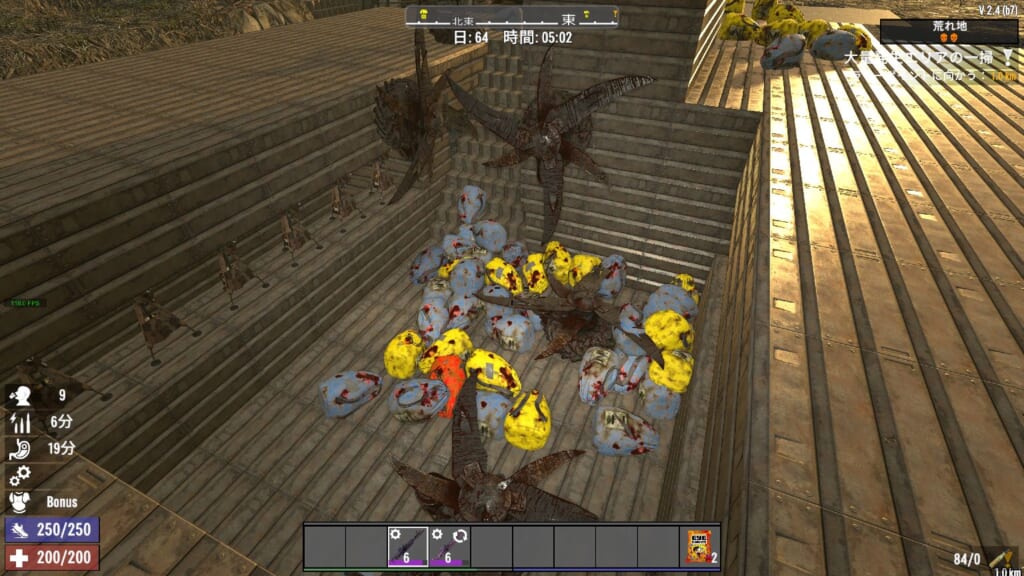Click the bullets and lightning buff icon
The height and width of the screenshot is (576, 1024).
coord(21,423)
